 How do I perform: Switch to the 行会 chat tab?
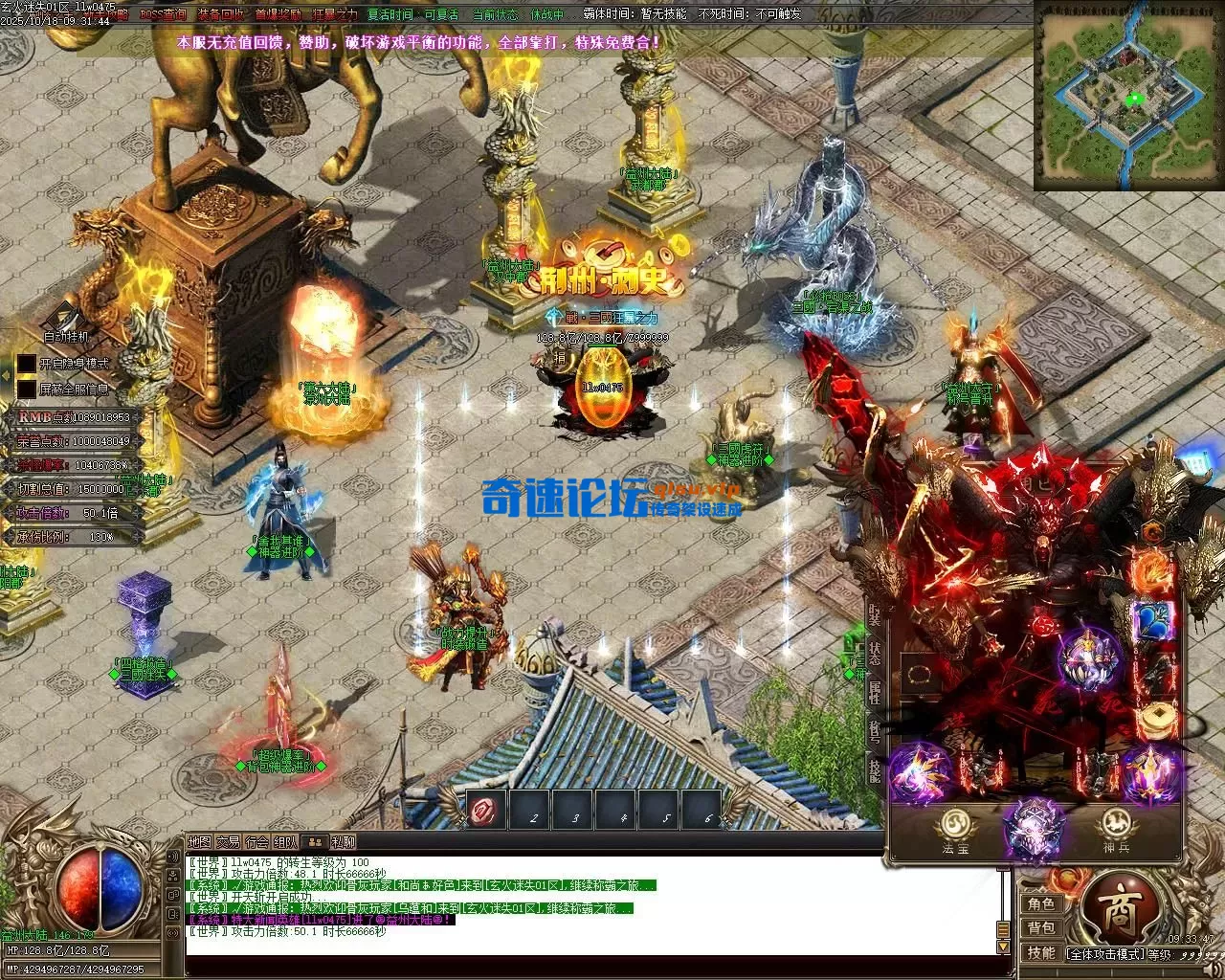[256, 842]
